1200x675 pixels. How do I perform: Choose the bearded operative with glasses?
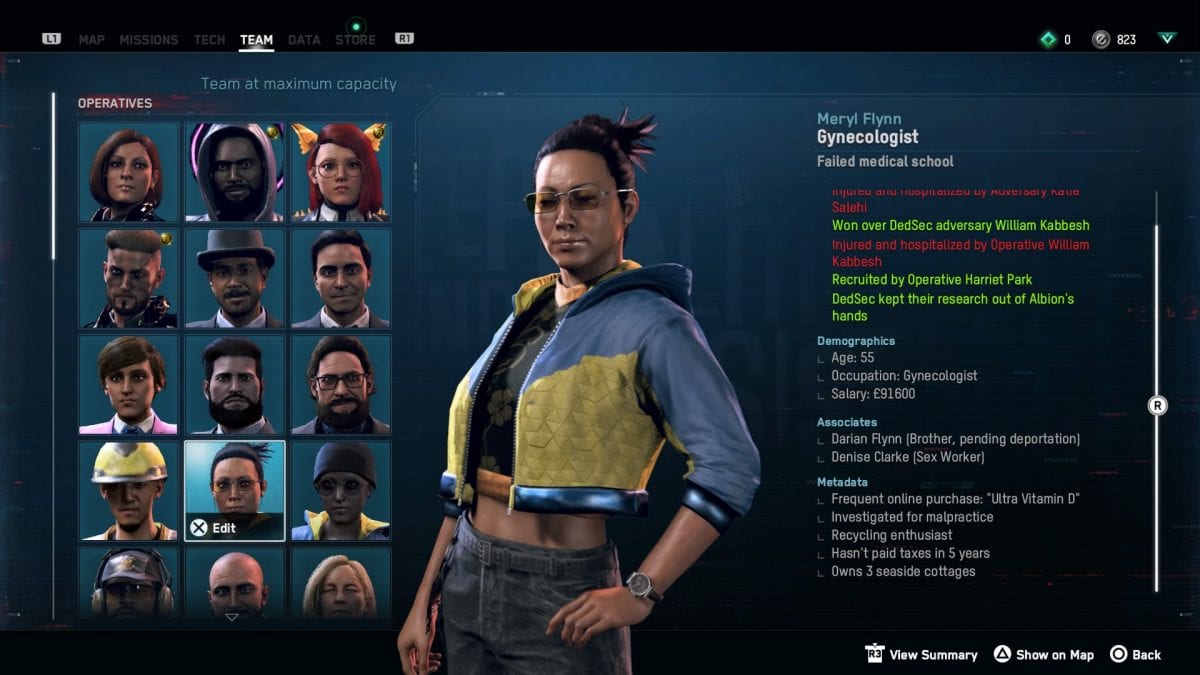tap(341, 385)
